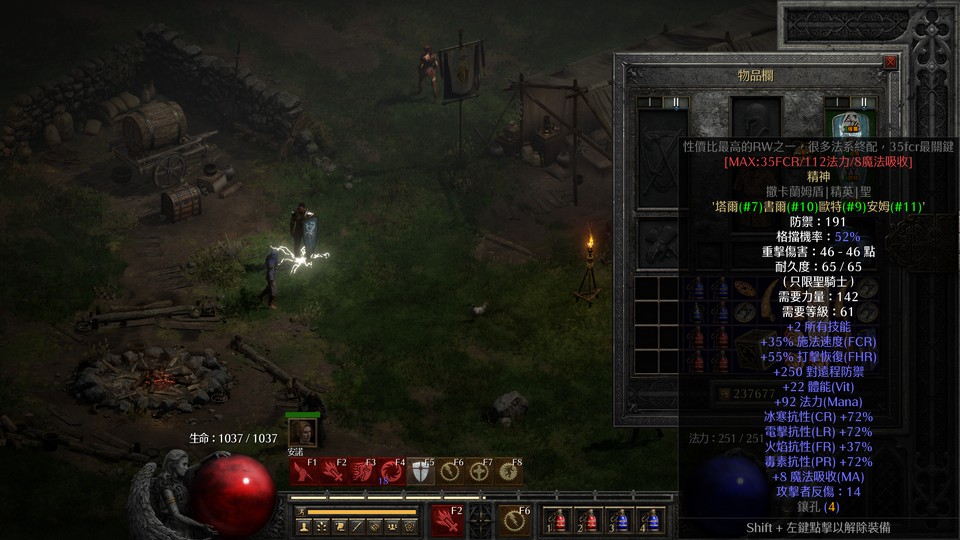Open the character screen mini-menu button
This screenshot has height=540, width=960.
(x=302, y=525)
